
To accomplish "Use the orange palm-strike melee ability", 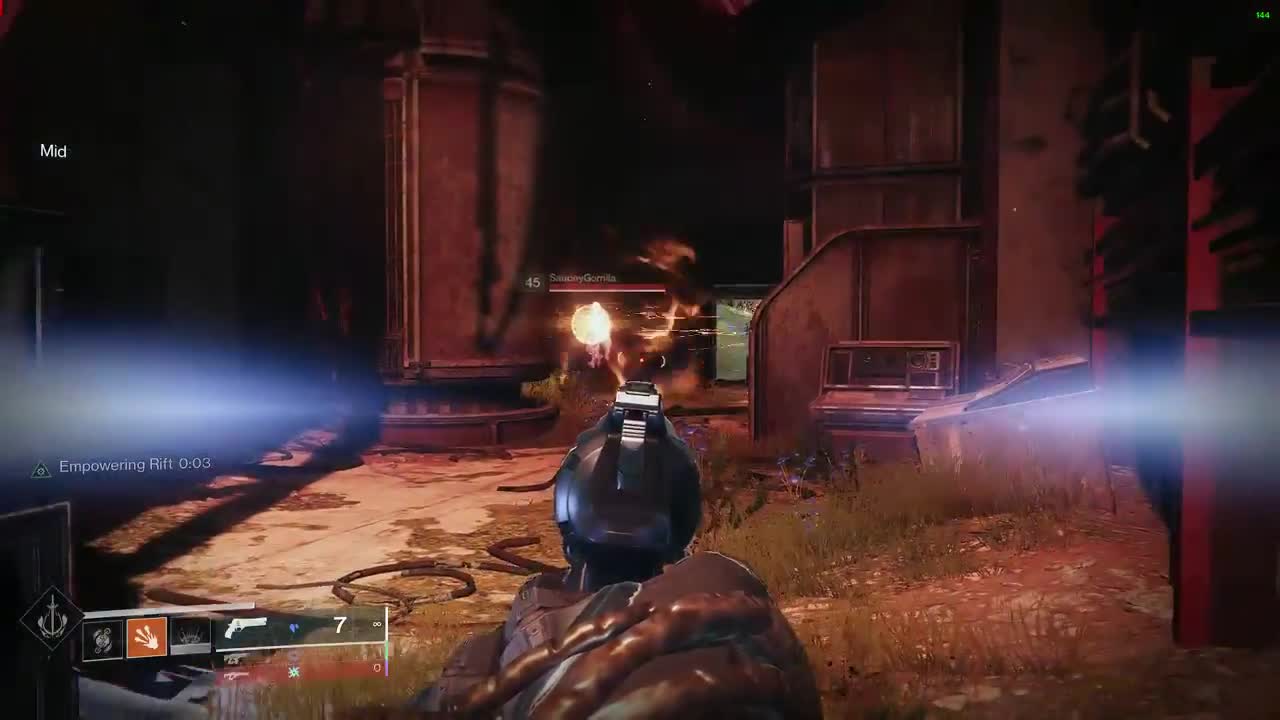I will (x=146, y=638).
